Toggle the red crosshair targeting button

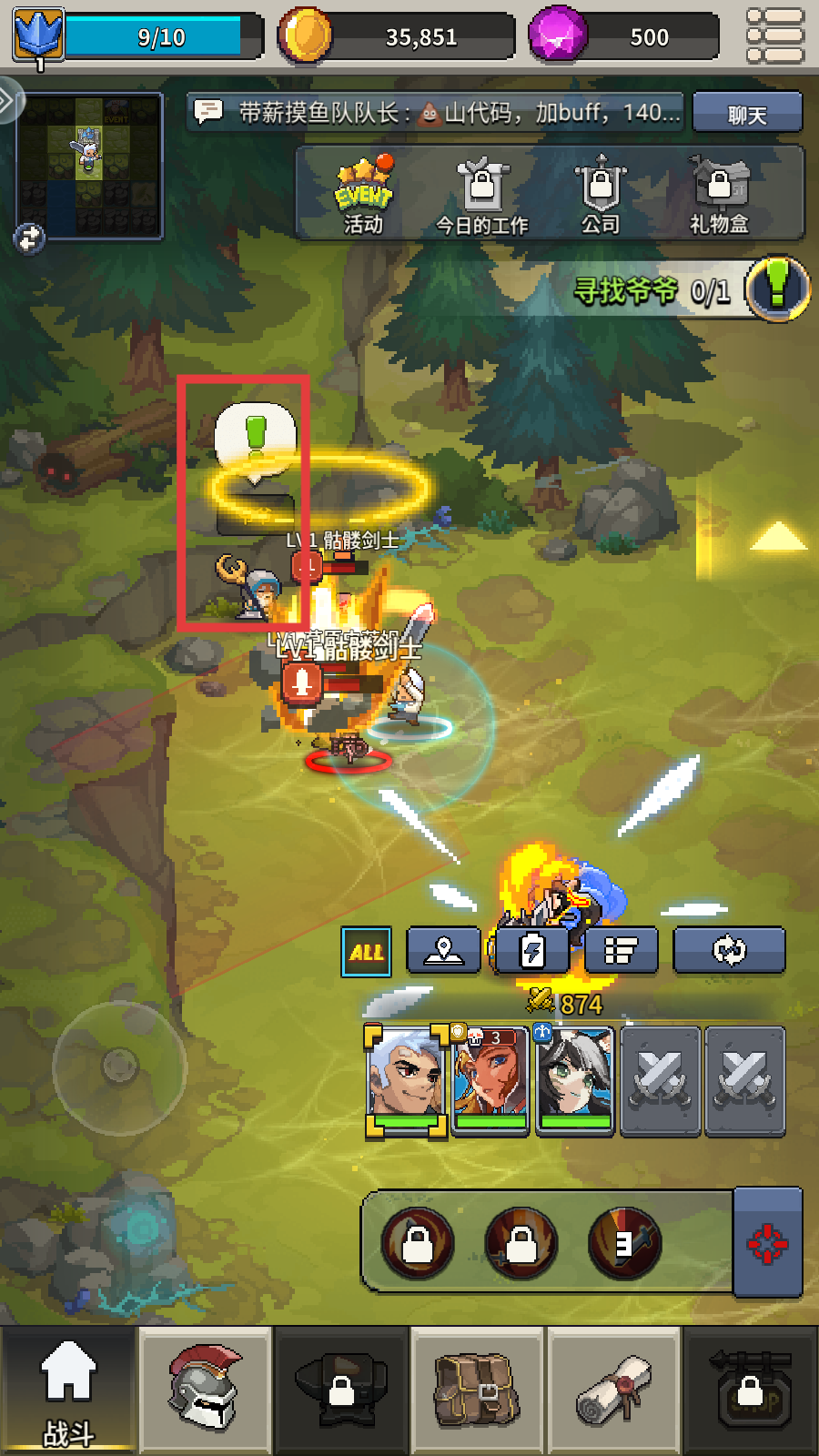[x=767, y=1243]
